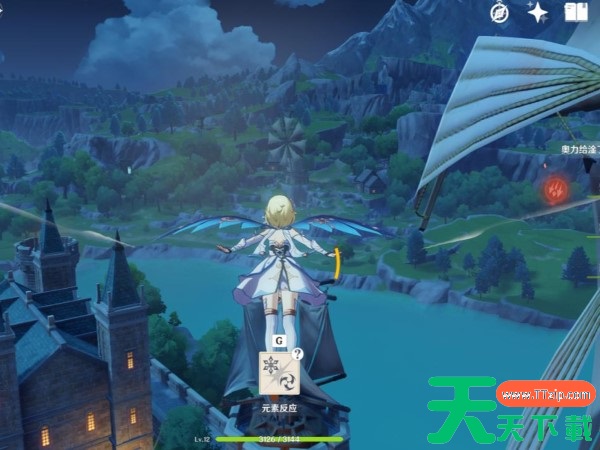Open the Adventurer Handbook book icon
The image size is (600, 450).
(576, 12)
